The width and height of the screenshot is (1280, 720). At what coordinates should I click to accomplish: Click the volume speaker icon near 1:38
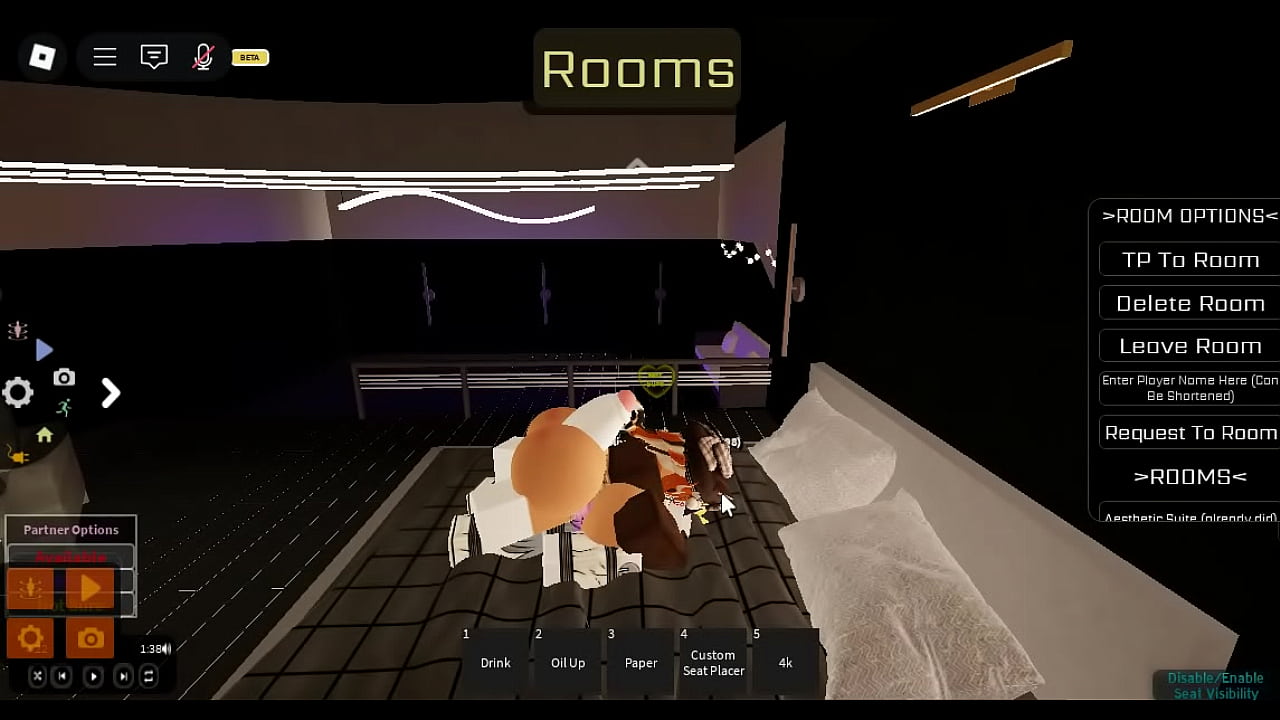(x=166, y=649)
